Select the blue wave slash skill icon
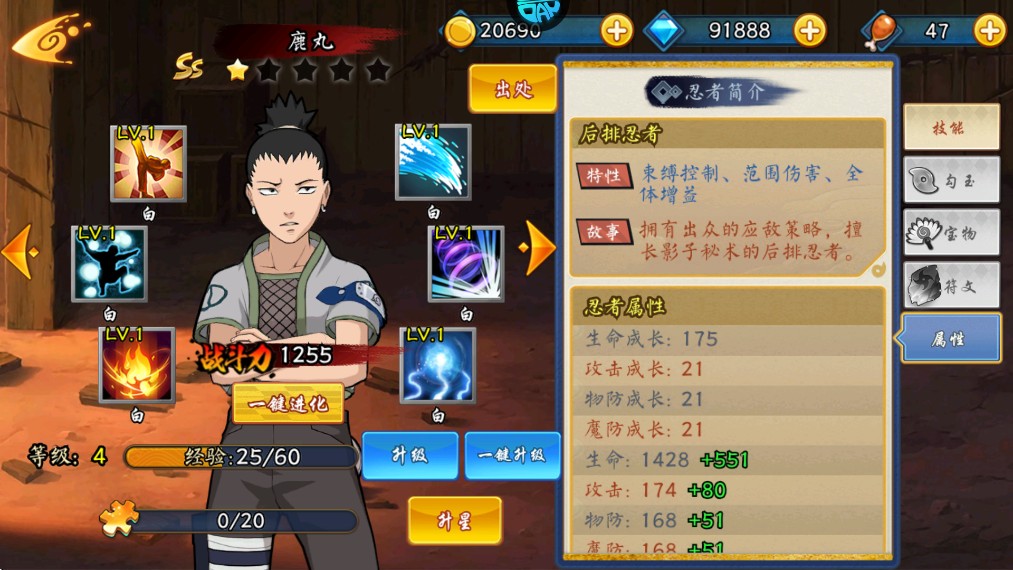 (x=433, y=162)
